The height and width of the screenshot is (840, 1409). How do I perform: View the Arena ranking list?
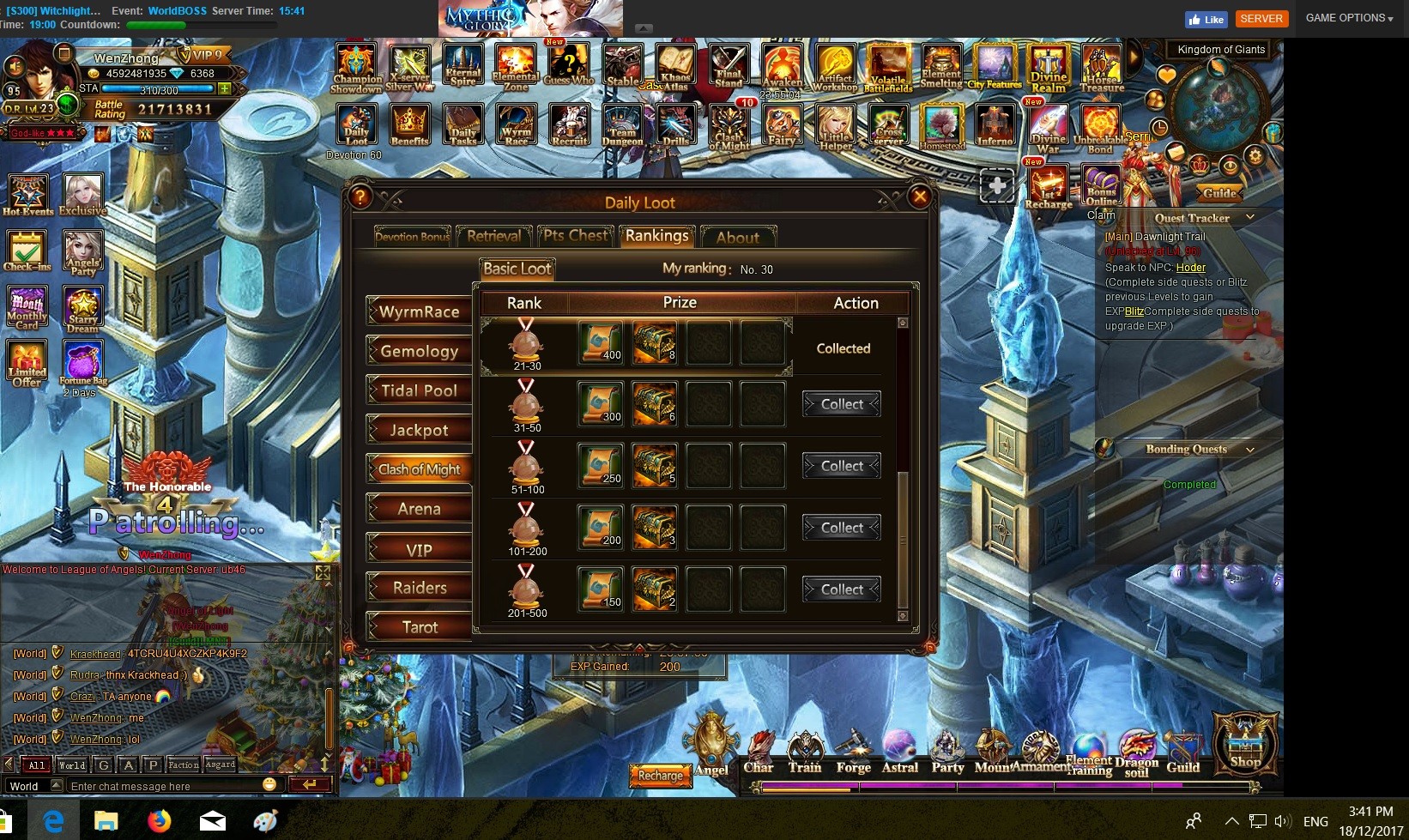420,509
